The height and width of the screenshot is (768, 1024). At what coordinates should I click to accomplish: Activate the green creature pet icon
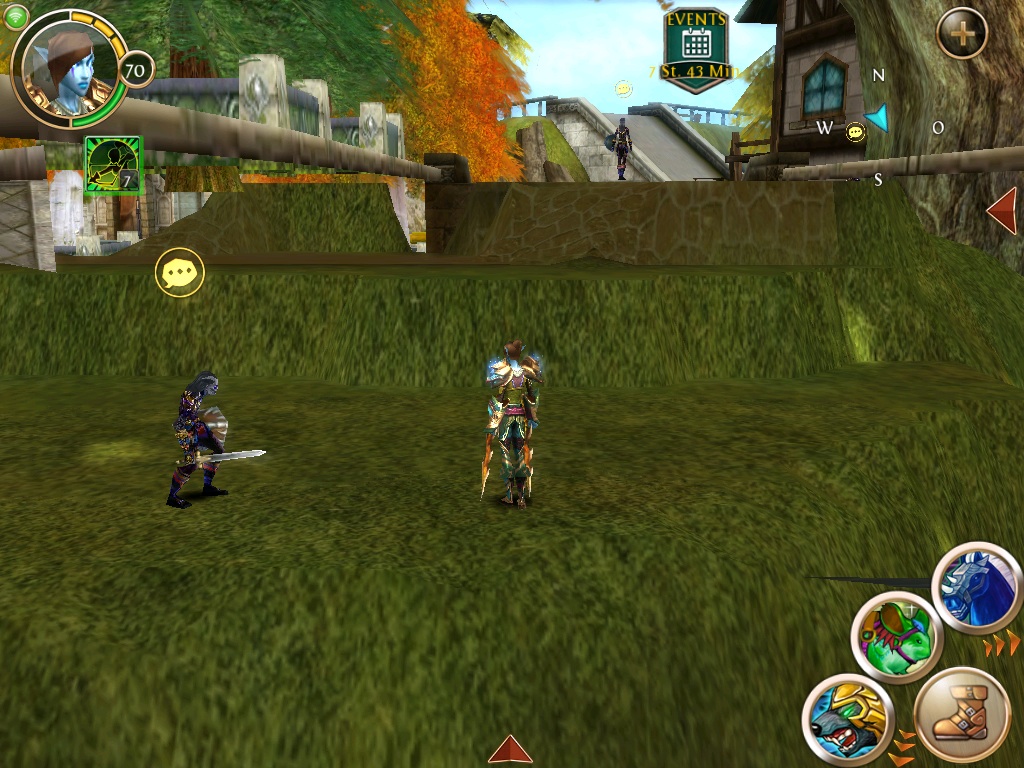[897, 636]
